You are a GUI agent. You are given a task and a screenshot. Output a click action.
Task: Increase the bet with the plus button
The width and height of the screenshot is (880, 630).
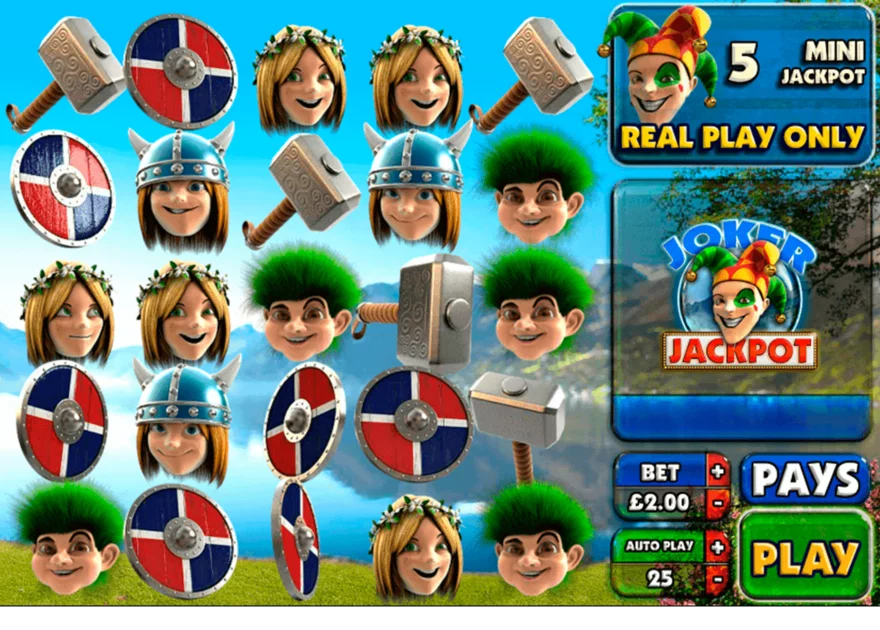[x=717, y=469]
